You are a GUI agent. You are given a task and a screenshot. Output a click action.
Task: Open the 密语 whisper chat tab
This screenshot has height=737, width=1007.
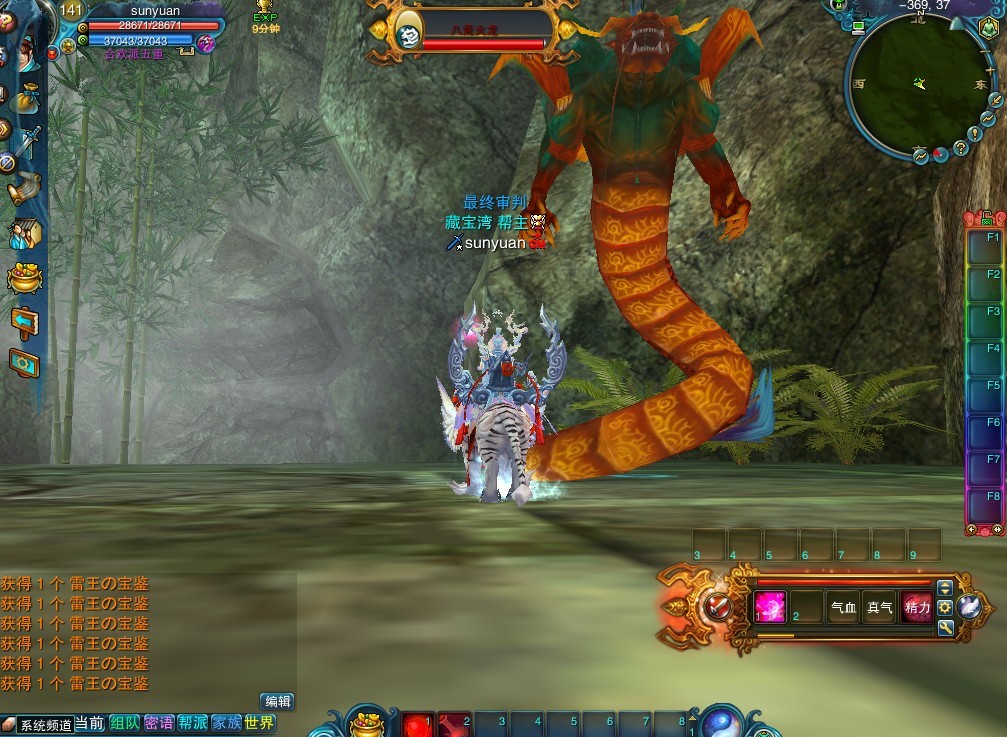click(159, 723)
